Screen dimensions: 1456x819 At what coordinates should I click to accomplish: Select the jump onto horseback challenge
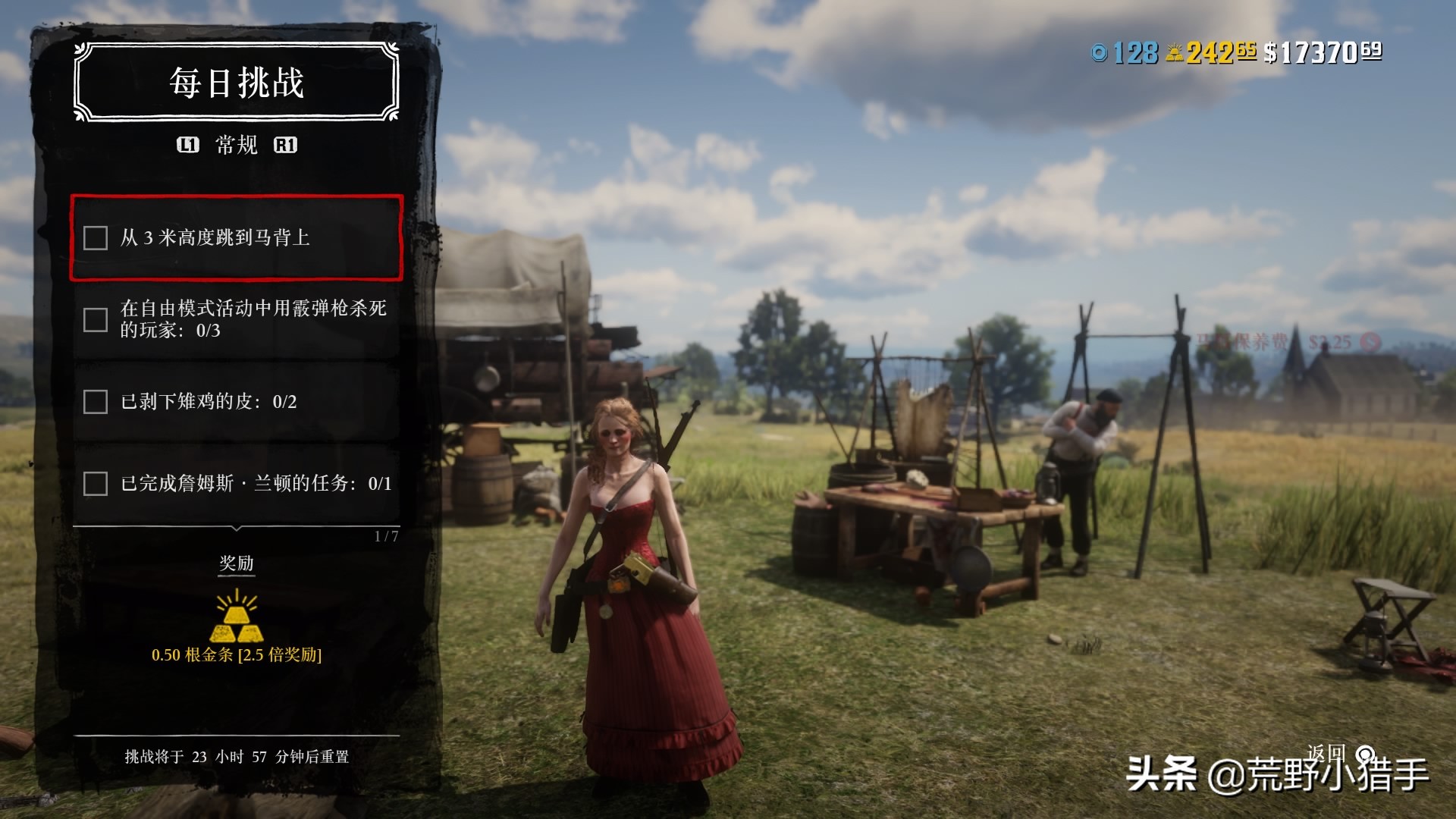[236, 238]
